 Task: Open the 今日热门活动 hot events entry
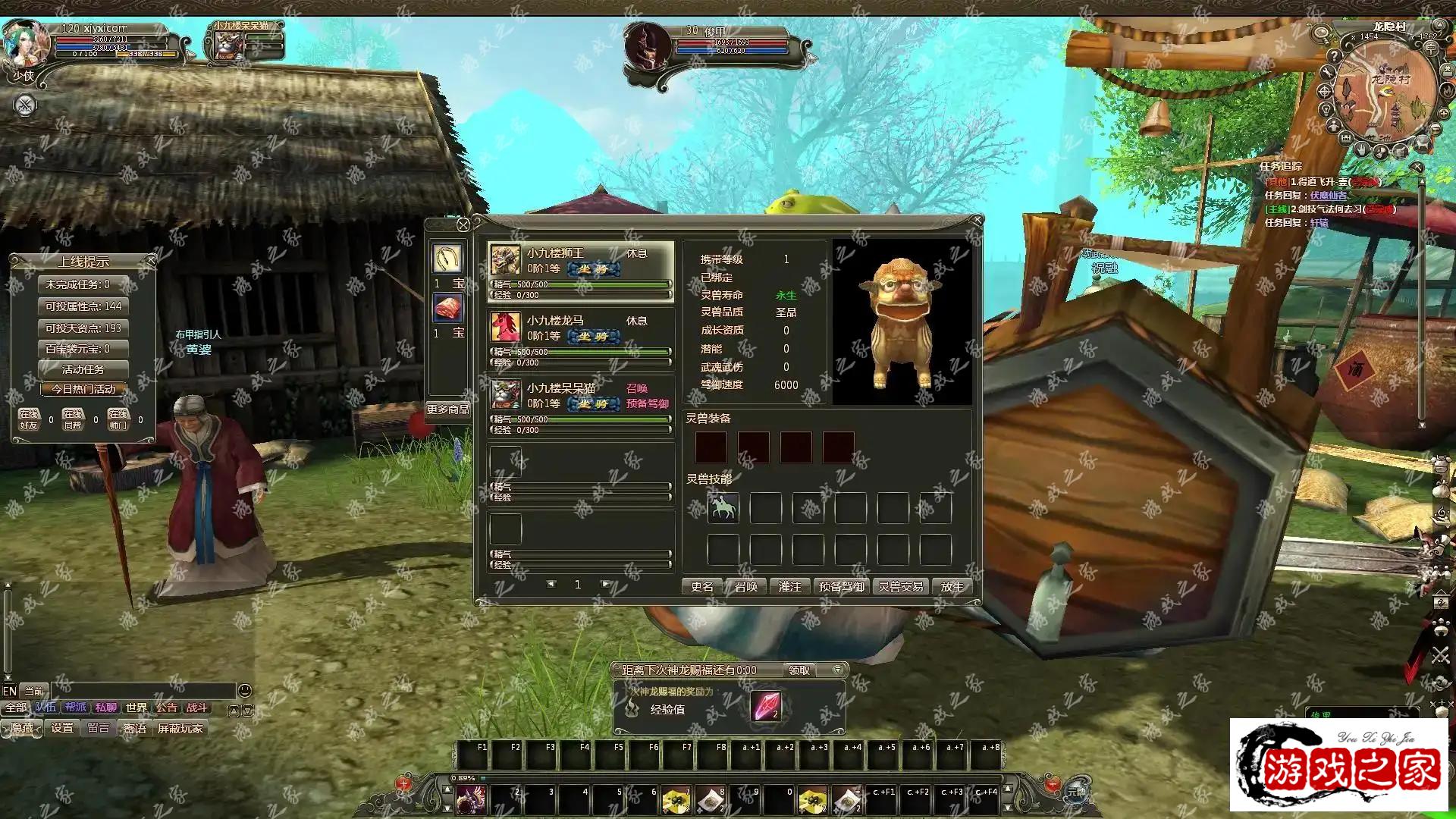[83, 389]
